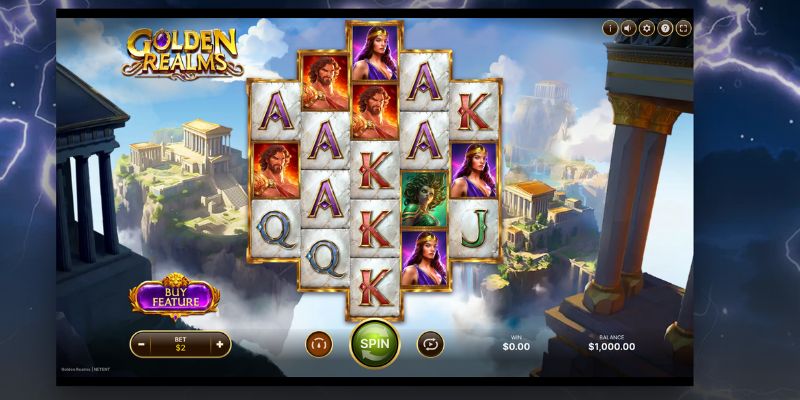The image size is (800, 400).
Task: Enter fullscreen mode
Action: coord(684,28)
